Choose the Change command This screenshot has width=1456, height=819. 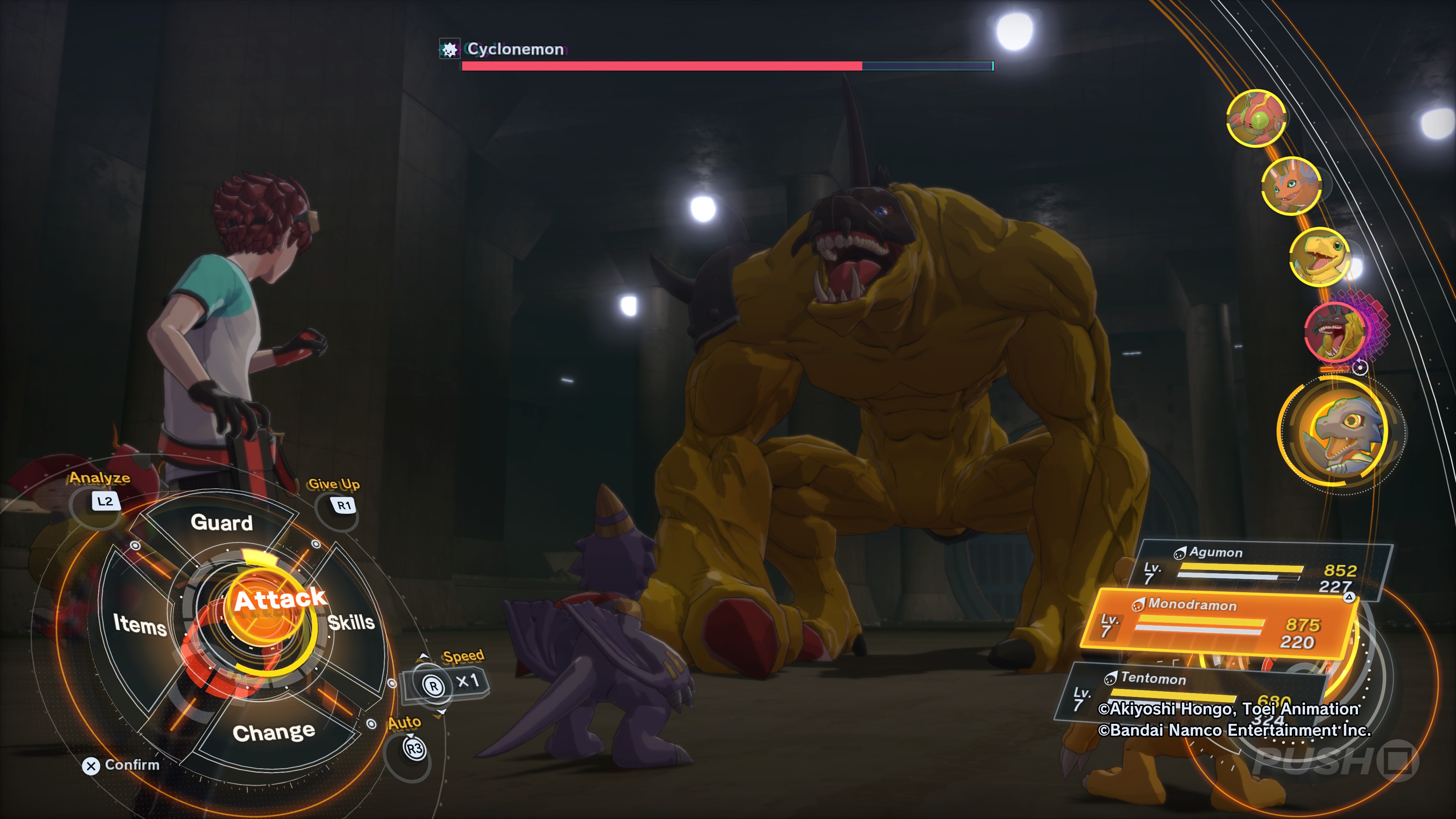pos(273,733)
